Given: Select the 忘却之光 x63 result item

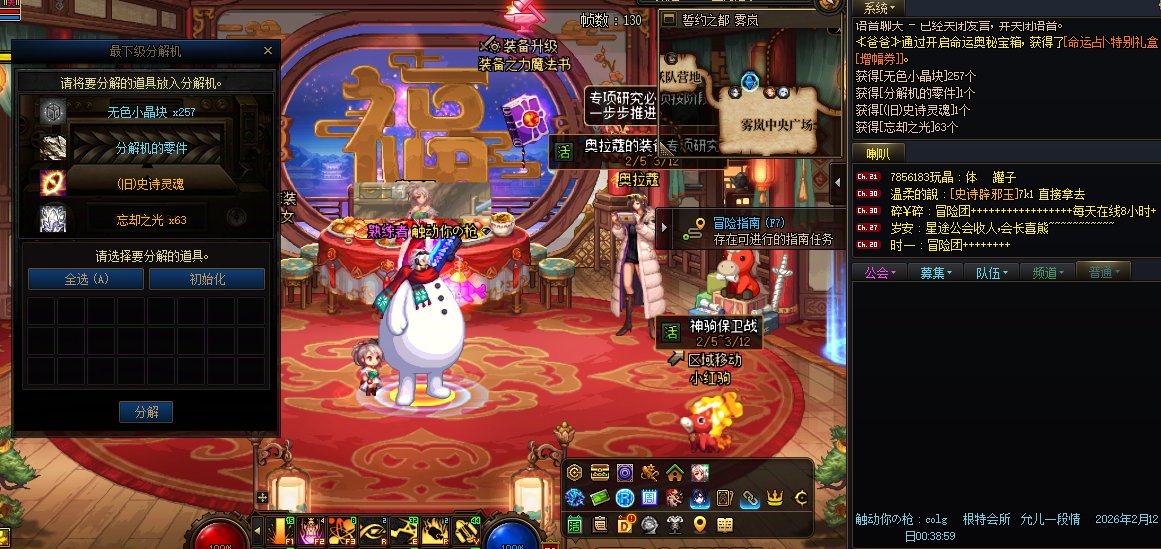Looking at the screenshot, I should pyautogui.click(x=151, y=220).
